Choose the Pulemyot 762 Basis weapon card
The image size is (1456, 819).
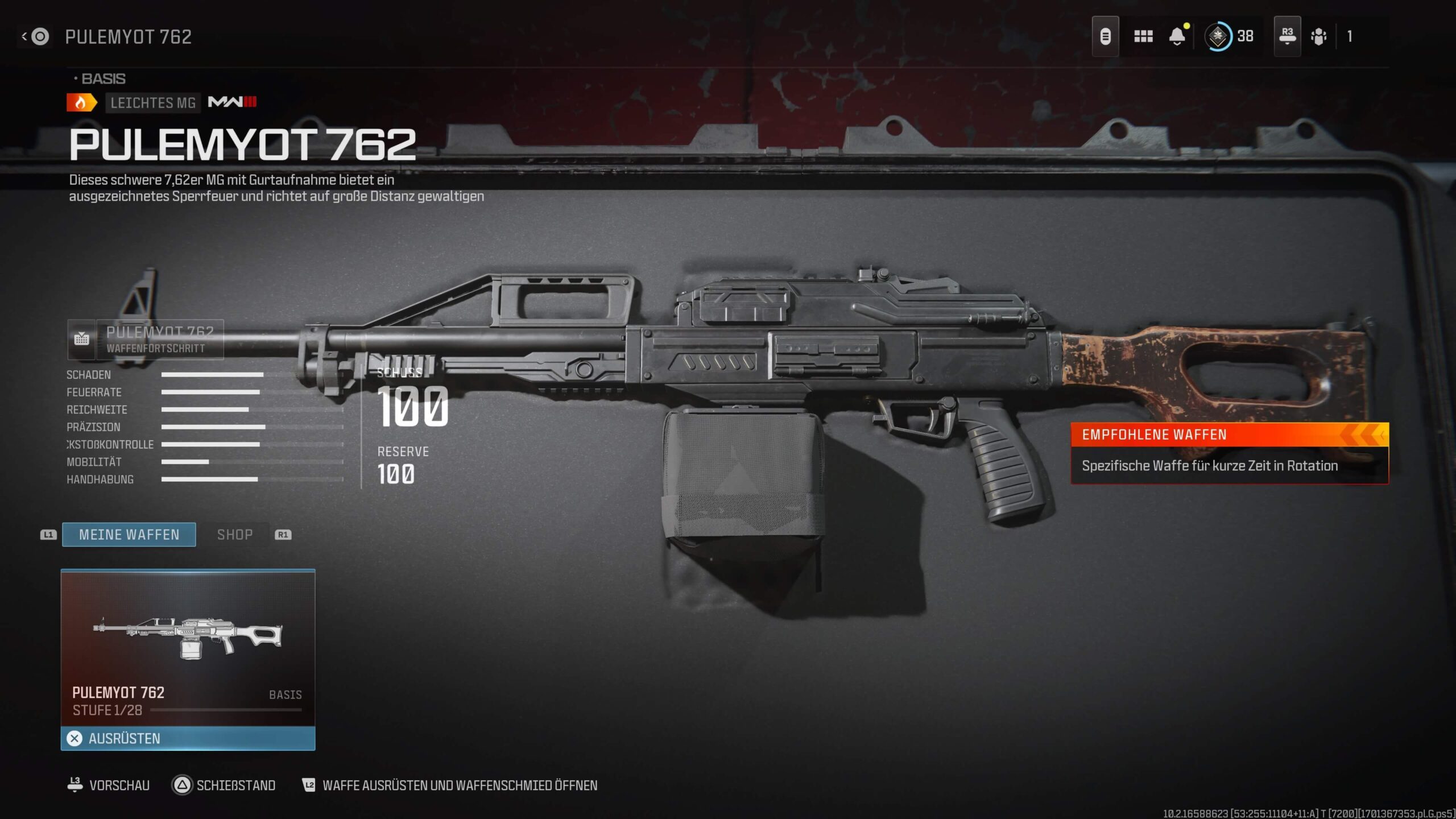[188, 647]
